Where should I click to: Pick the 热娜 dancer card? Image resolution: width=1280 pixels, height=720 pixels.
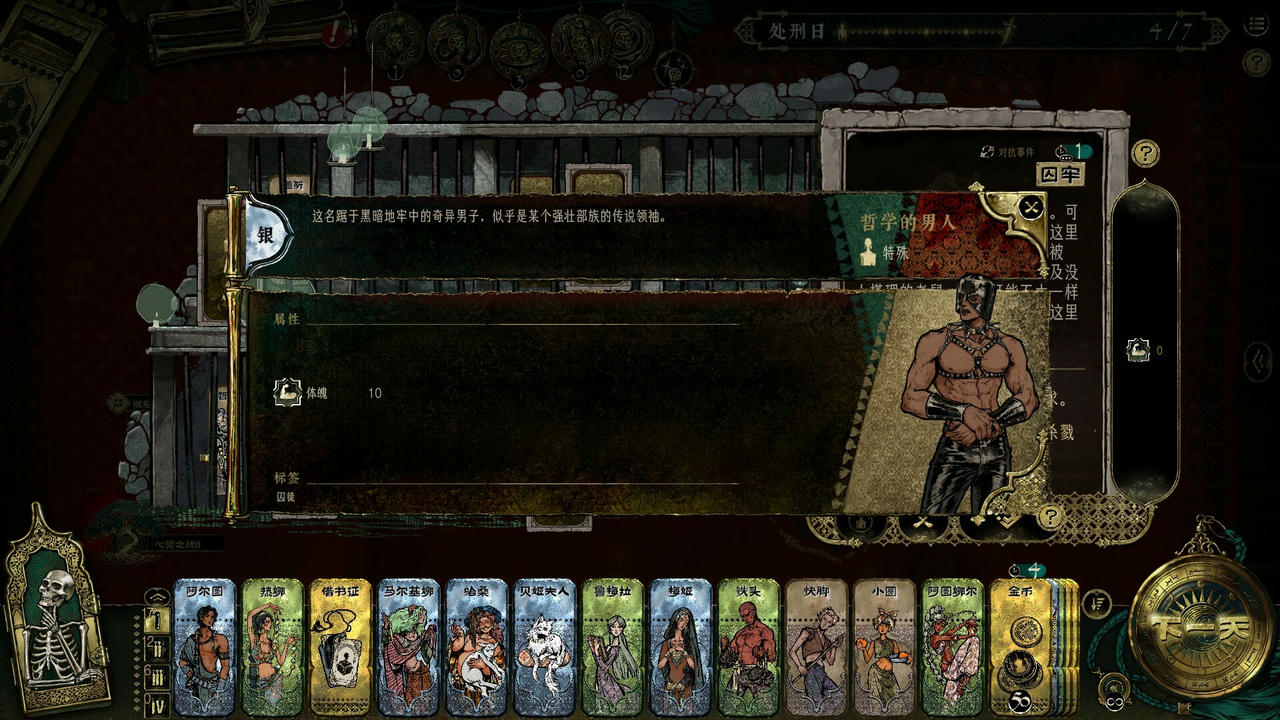pos(272,647)
